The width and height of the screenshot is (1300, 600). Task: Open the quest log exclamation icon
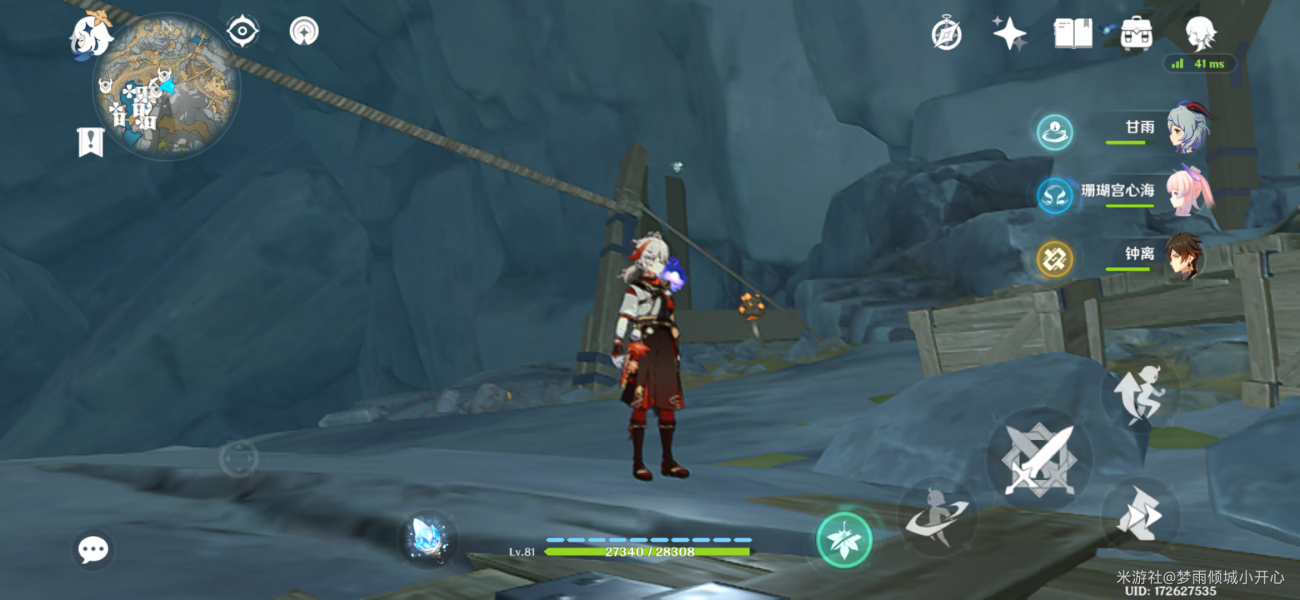tap(91, 142)
